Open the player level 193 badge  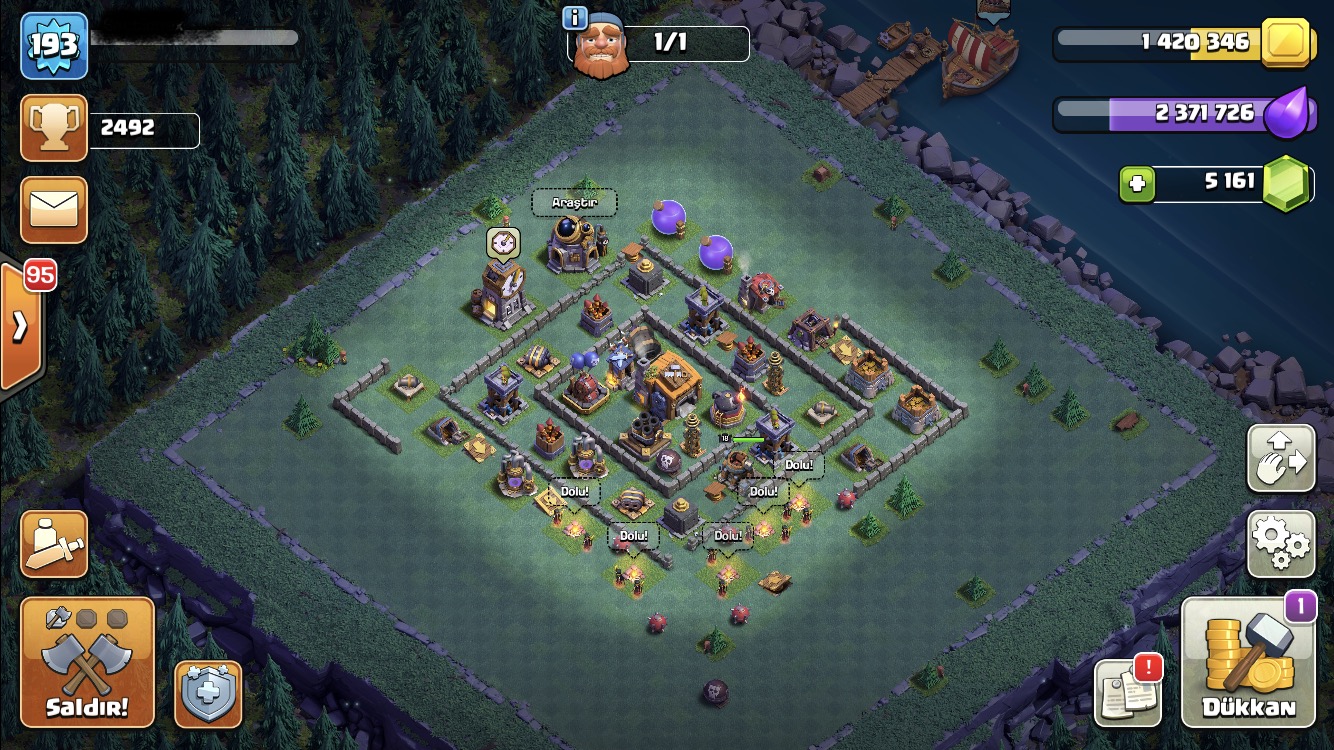tap(54, 45)
